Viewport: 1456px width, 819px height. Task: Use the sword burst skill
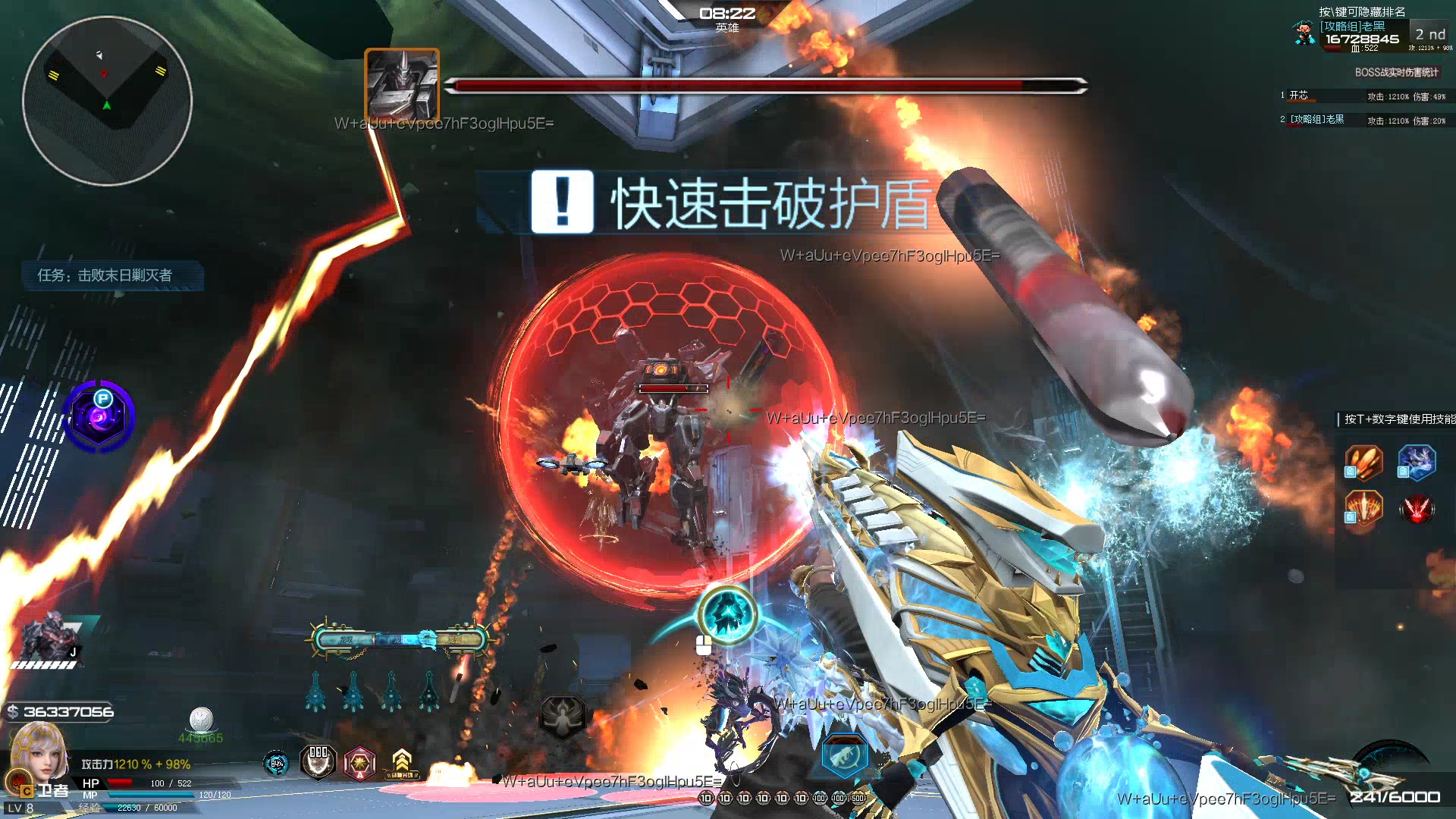(1363, 508)
